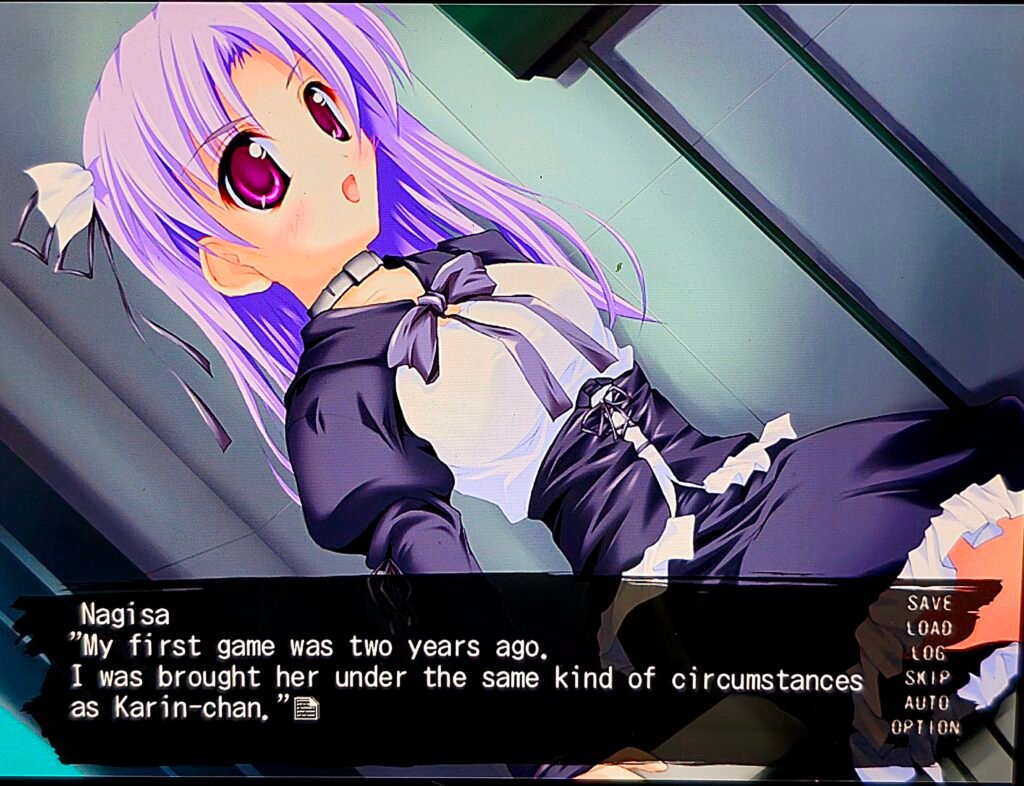Click the page icon to continue dialogue
This screenshot has width=1024, height=786.
pos(308,709)
